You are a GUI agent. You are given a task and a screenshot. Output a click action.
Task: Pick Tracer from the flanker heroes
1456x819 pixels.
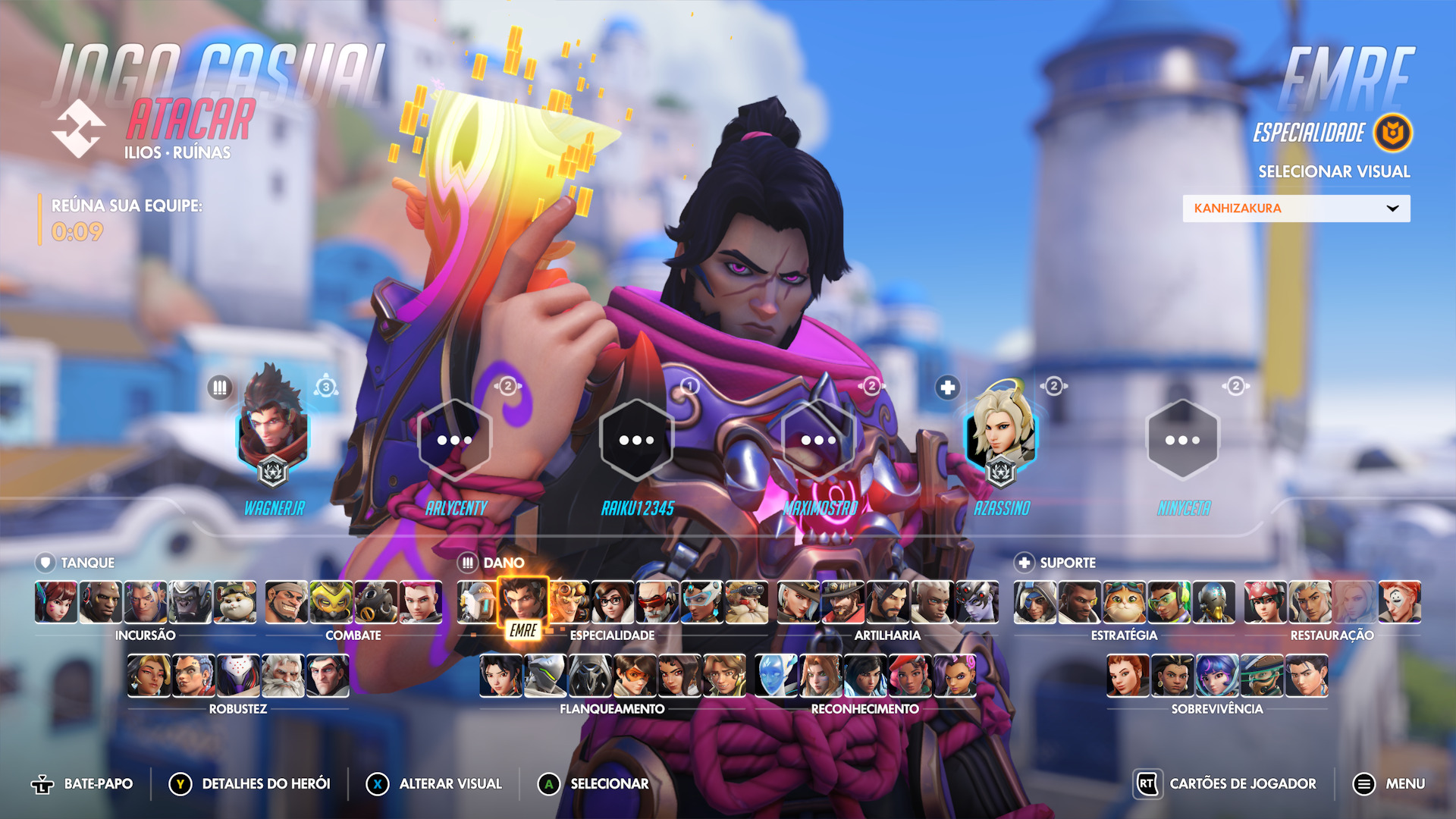635,676
